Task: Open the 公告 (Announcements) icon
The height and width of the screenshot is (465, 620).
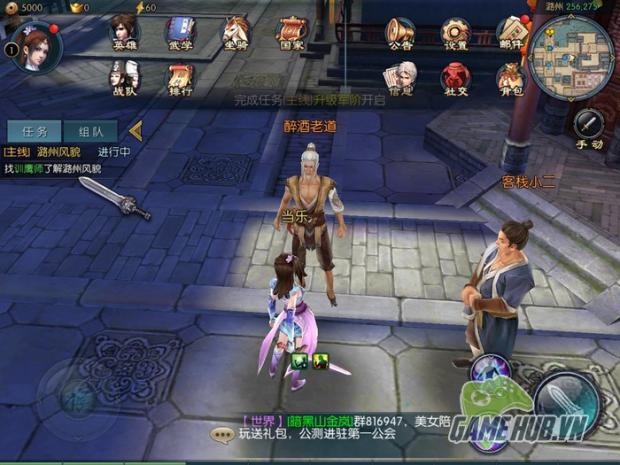Action: pyautogui.click(x=400, y=30)
